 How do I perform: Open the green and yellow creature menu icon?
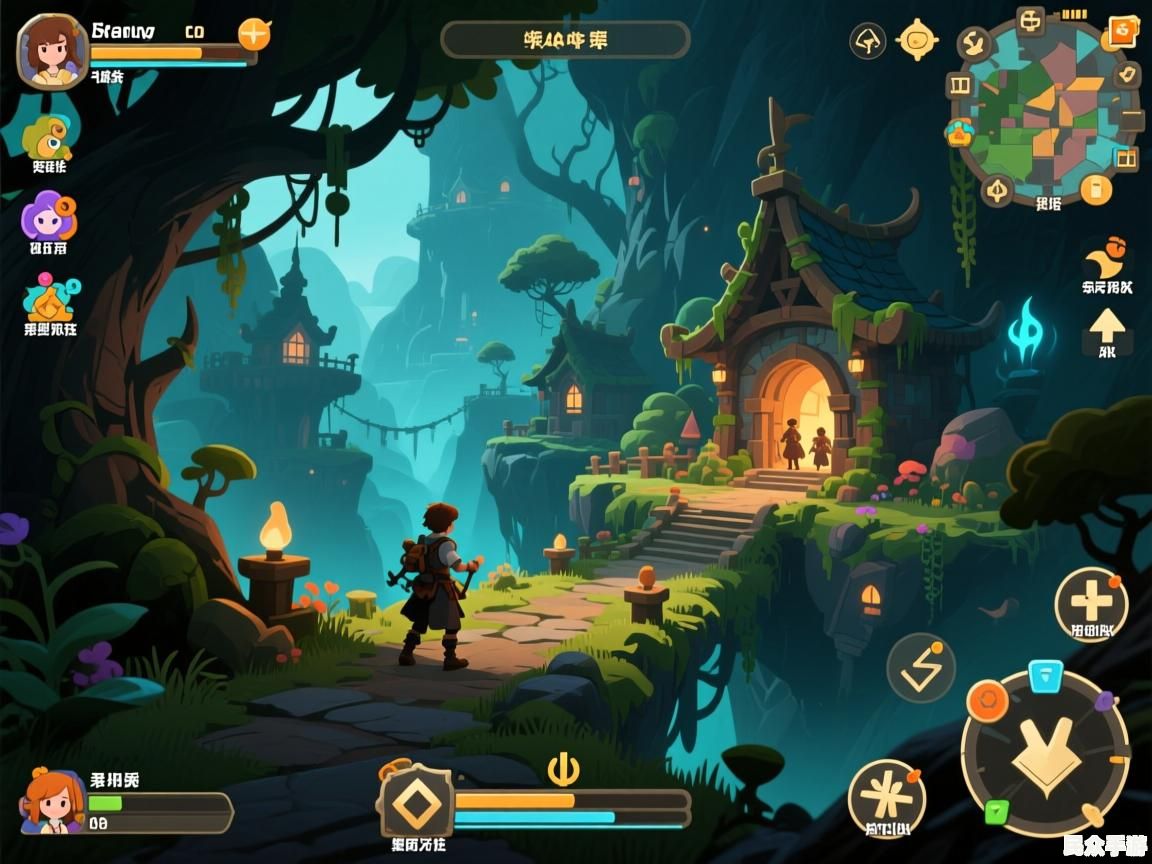[x=49, y=135]
